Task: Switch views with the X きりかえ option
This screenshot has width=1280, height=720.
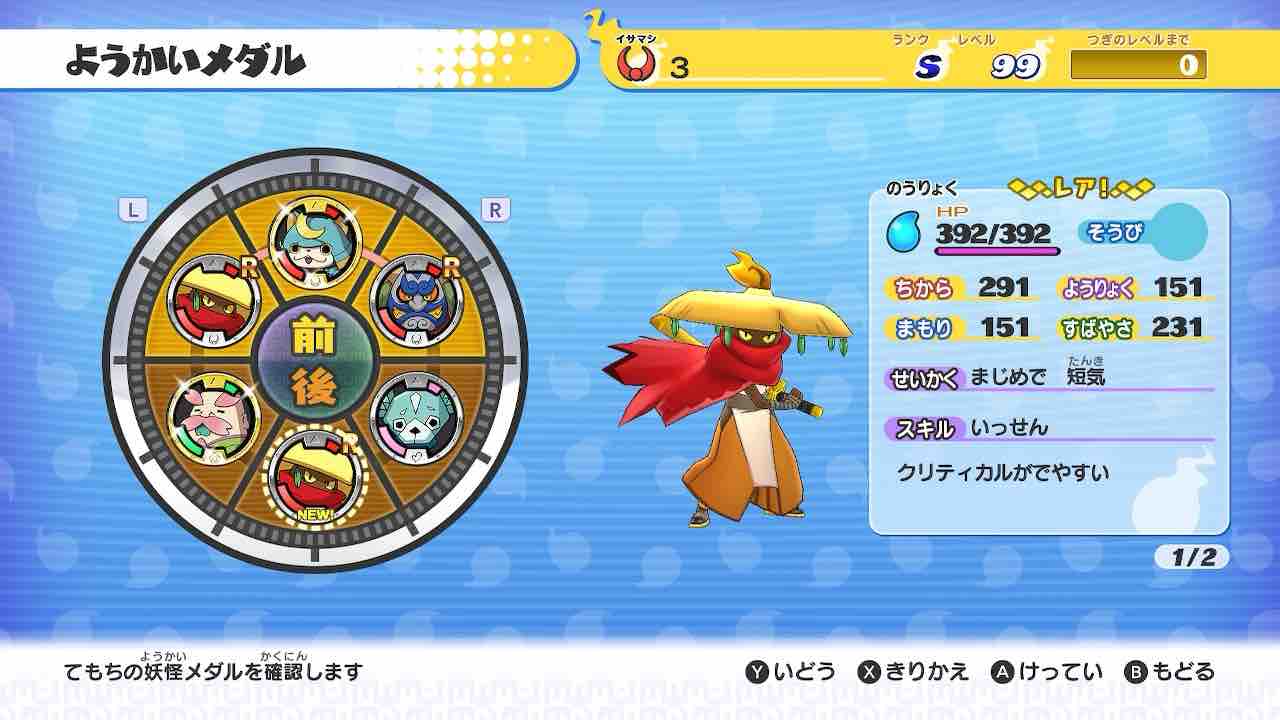Action: 917,673
